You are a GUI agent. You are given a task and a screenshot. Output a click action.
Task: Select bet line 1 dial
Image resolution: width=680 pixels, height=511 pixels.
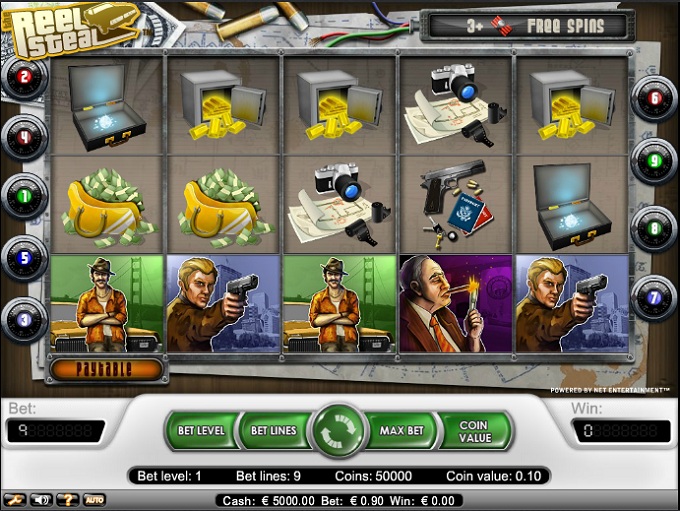[25, 195]
